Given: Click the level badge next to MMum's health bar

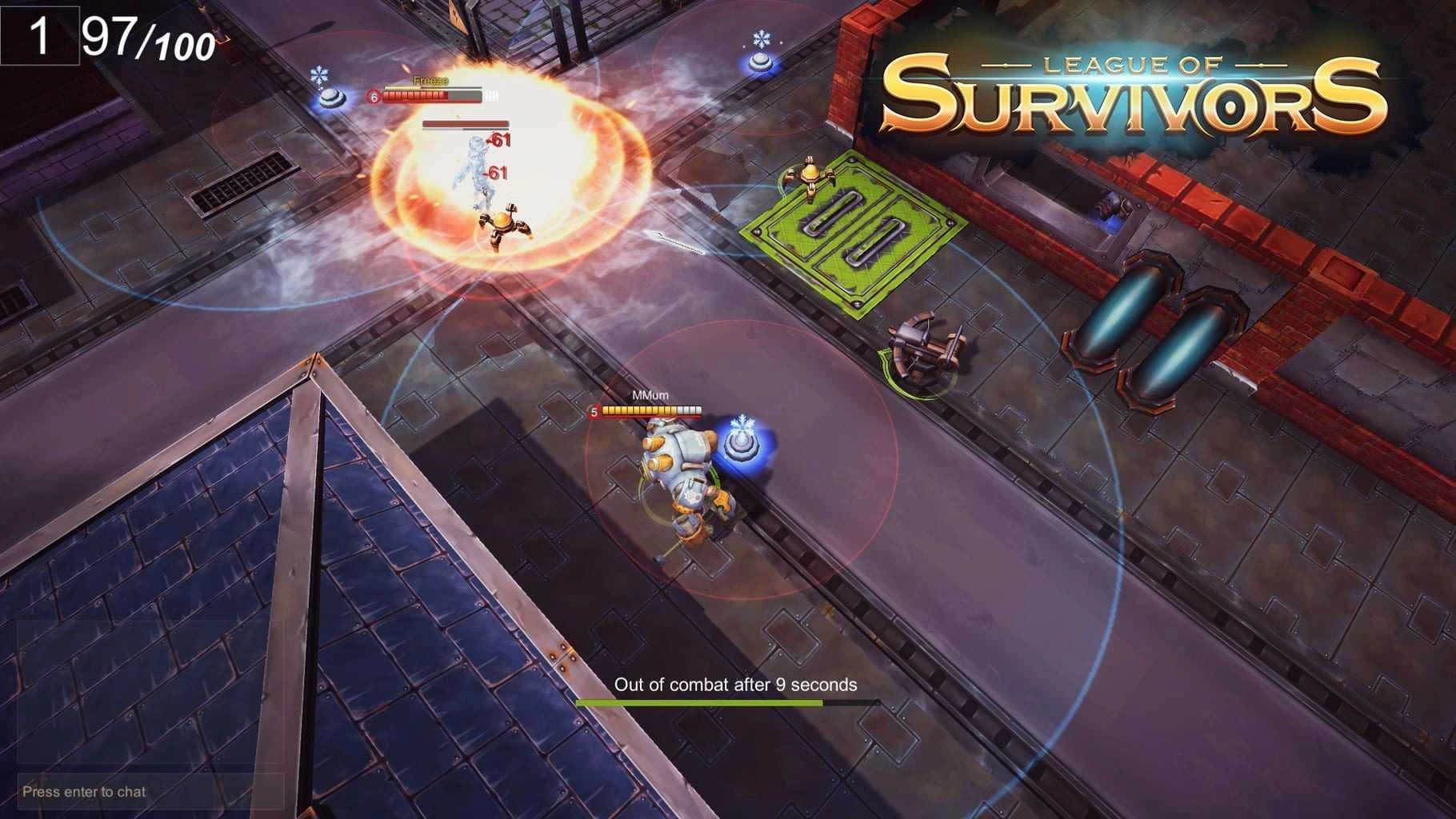Looking at the screenshot, I should (x=595, y=413).
